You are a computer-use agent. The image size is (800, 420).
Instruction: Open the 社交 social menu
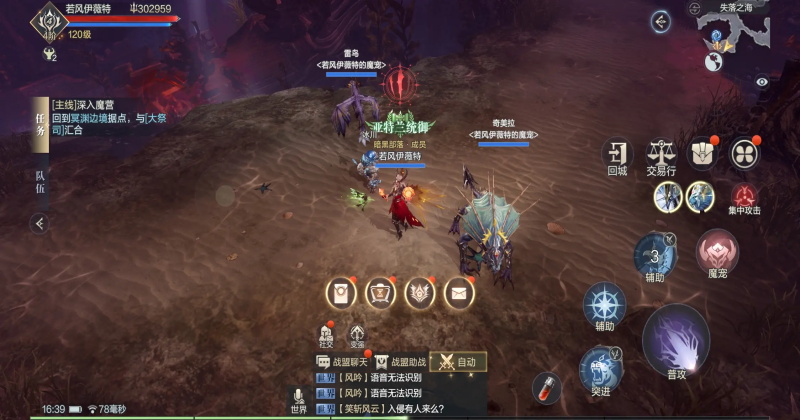(326, 336)
